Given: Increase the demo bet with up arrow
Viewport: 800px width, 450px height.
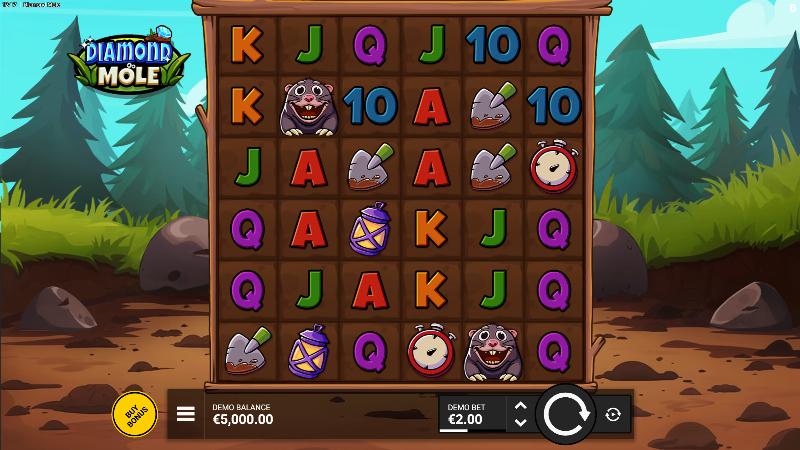Looking at the screenshot, I should [519, 406].
